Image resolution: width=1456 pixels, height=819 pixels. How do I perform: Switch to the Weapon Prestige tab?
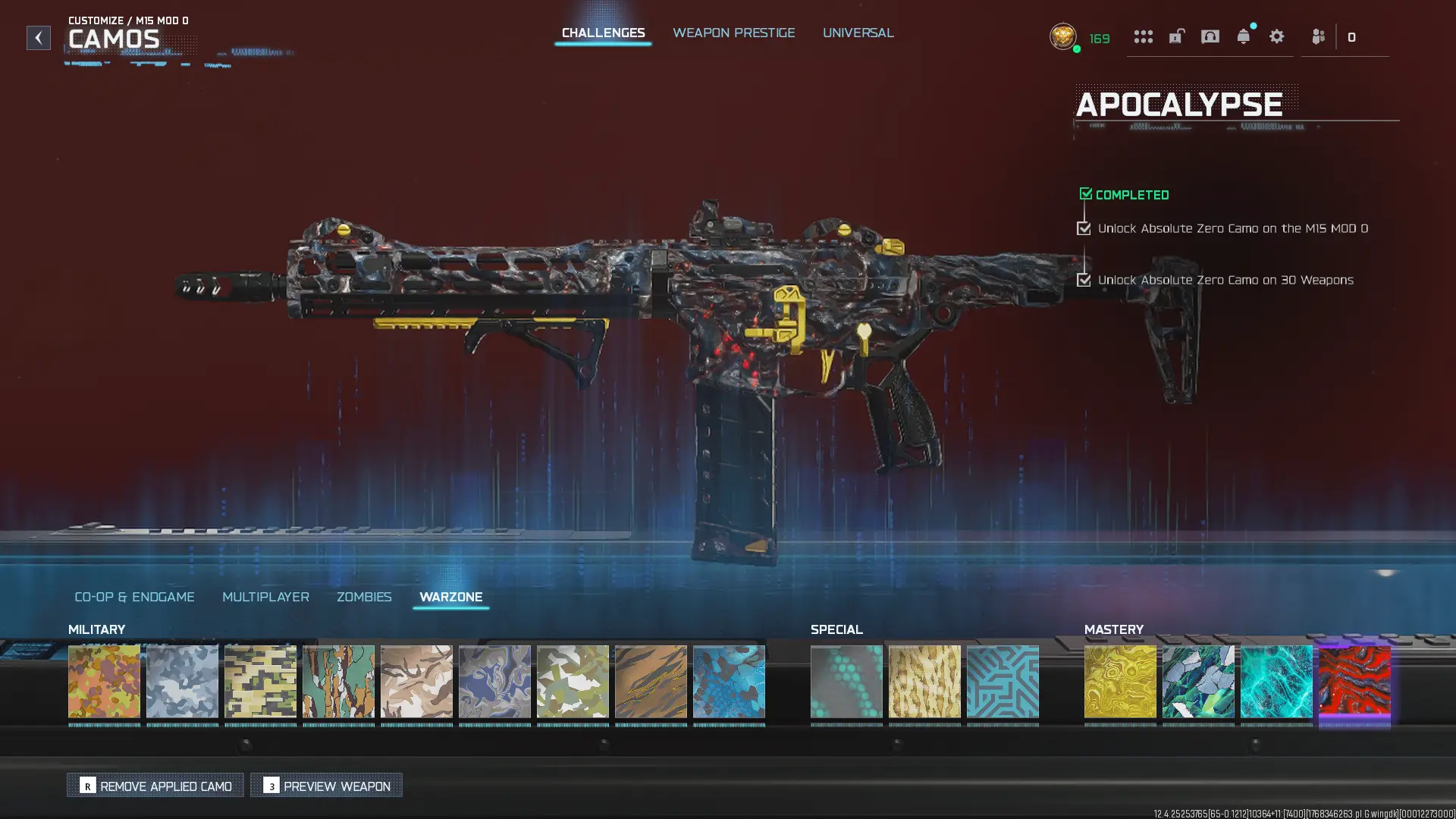pyautogui.click(x=733, y=33)
